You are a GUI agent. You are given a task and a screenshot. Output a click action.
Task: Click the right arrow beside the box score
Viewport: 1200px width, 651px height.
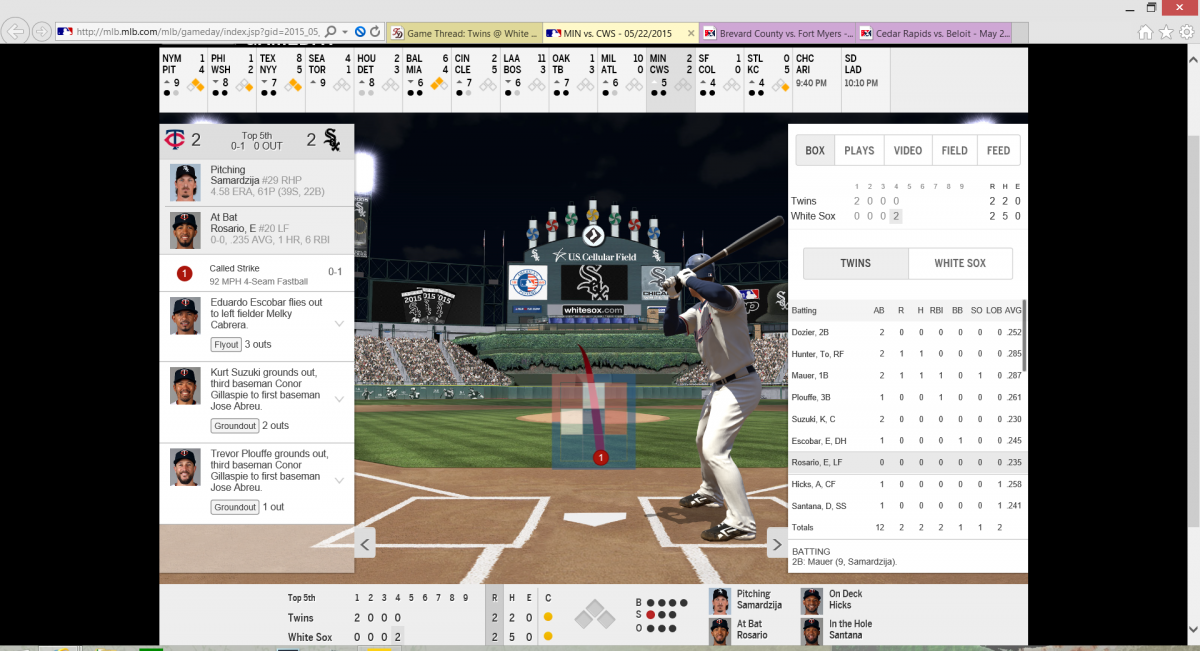tap(777, 545)
